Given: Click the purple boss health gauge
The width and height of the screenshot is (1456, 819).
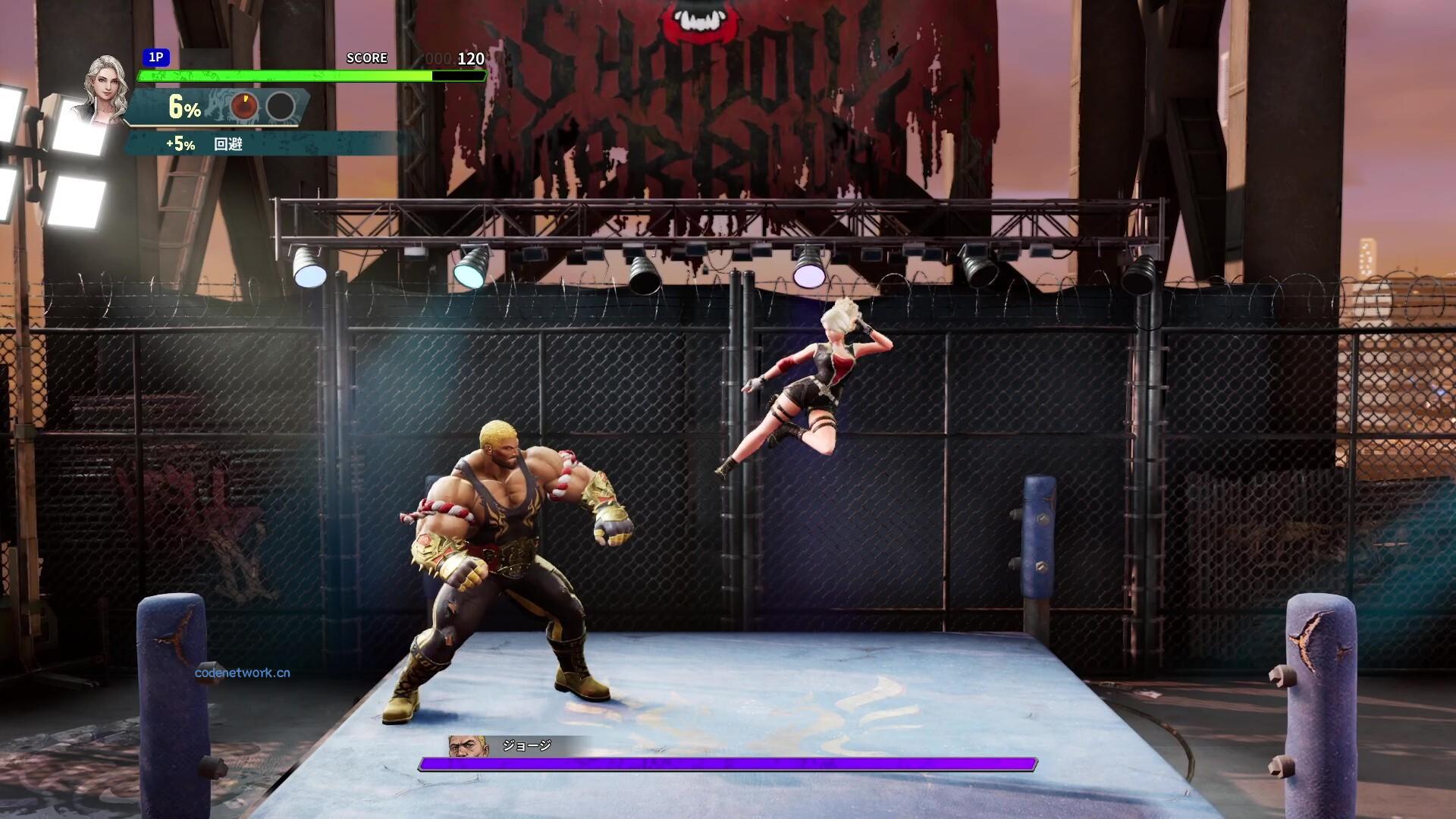Looking at the screenshot, I should [x=728, y=764].
